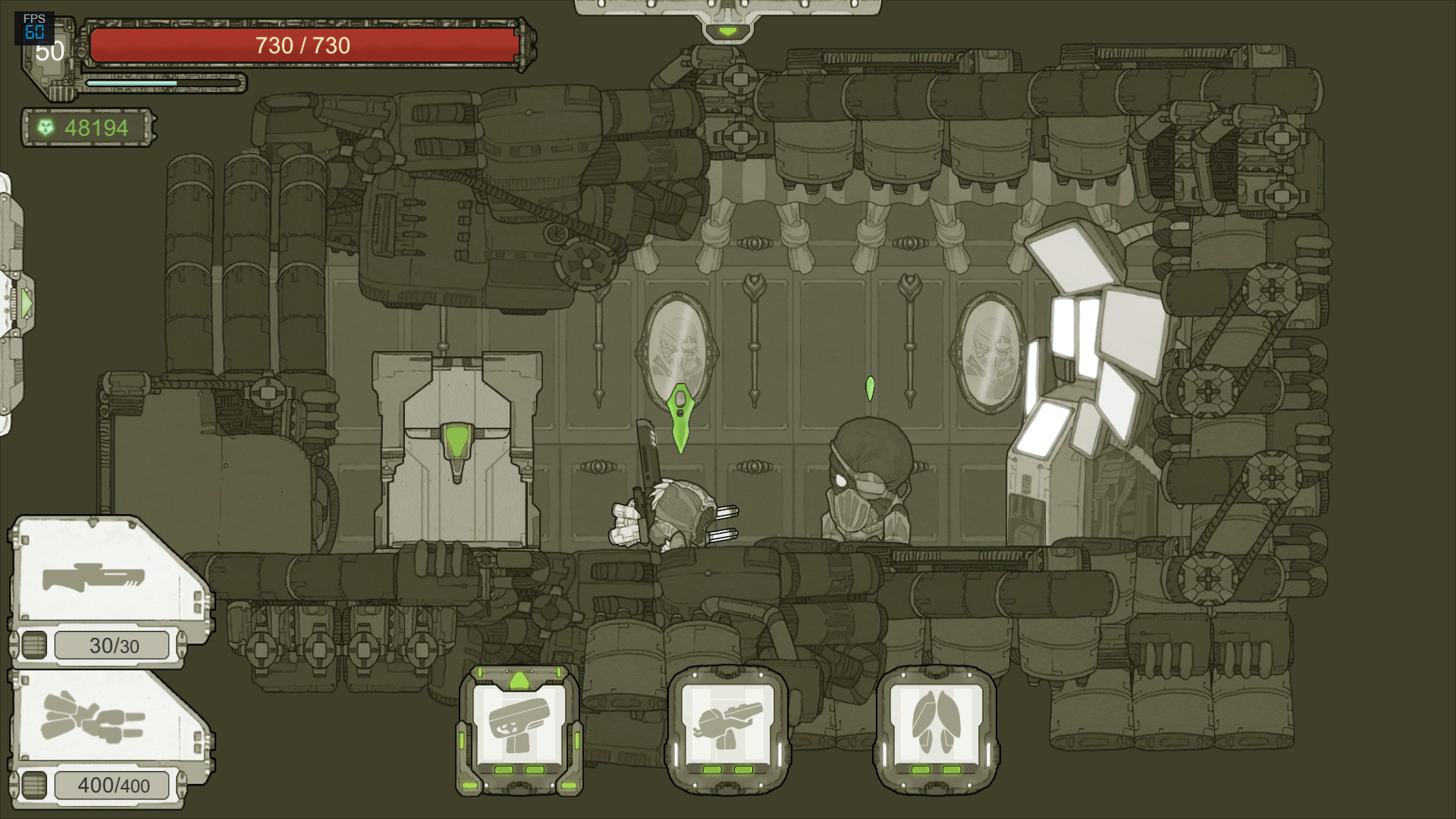Click the 30/30 ammo display button
The height and width of the screenshot is (819, 1456).
point(112,644)
